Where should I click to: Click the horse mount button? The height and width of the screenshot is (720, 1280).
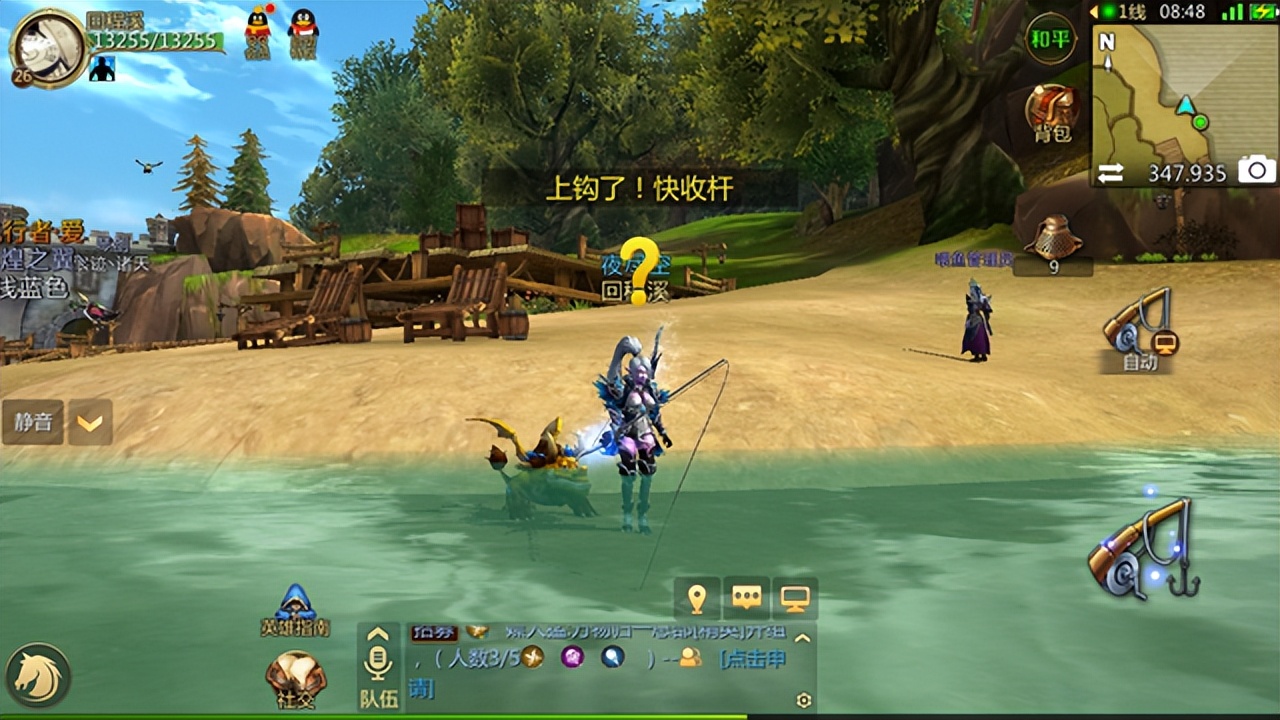pyautogui.click(x=38, y=675)
